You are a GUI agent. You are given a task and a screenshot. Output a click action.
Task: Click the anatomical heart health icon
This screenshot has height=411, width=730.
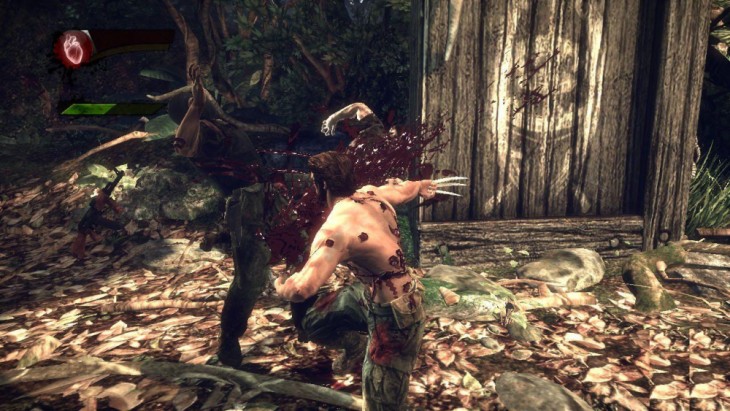[x=74, y=47]
